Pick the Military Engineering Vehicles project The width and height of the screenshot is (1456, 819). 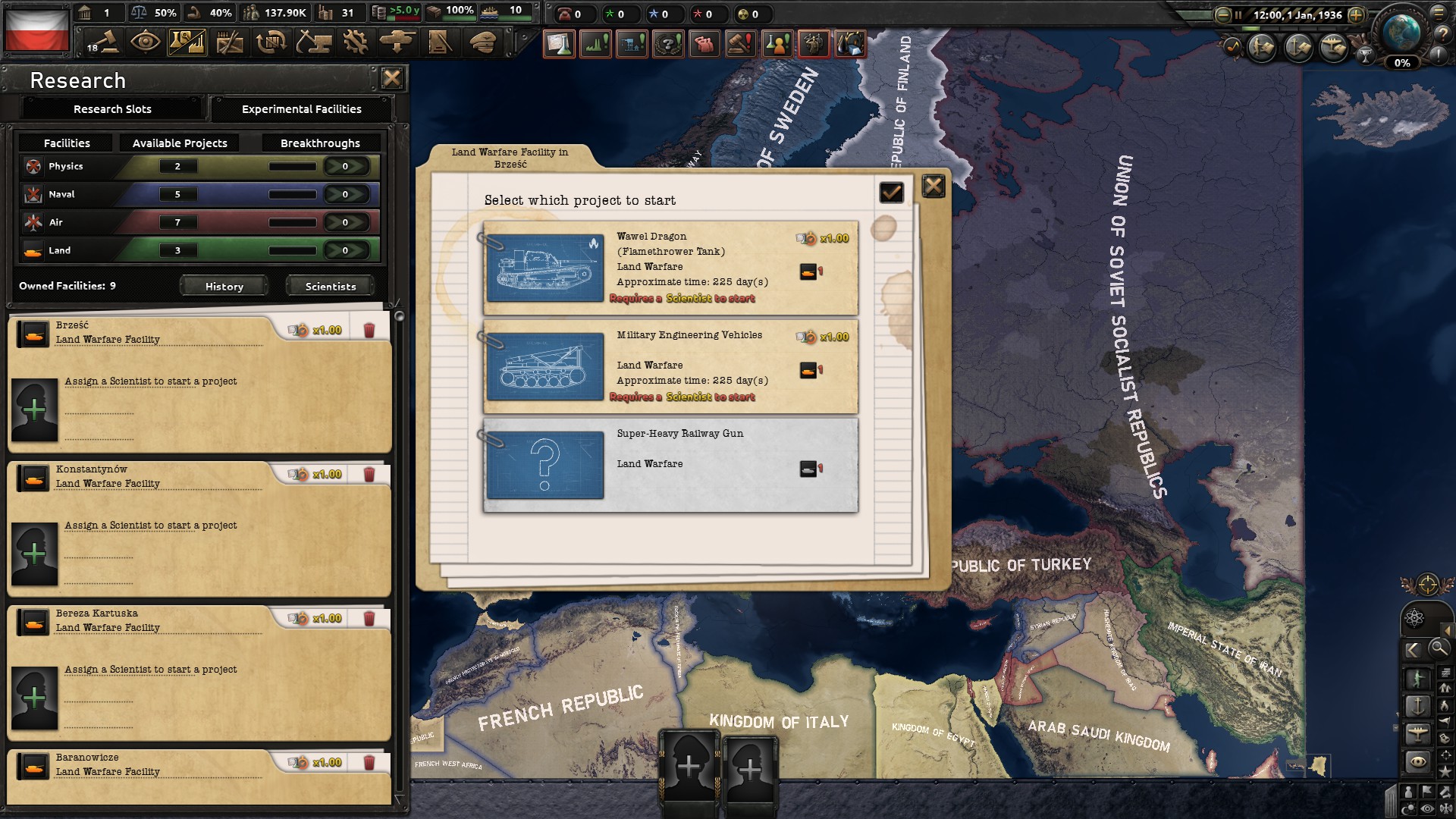pyautogui.click(x=670, y=366)
